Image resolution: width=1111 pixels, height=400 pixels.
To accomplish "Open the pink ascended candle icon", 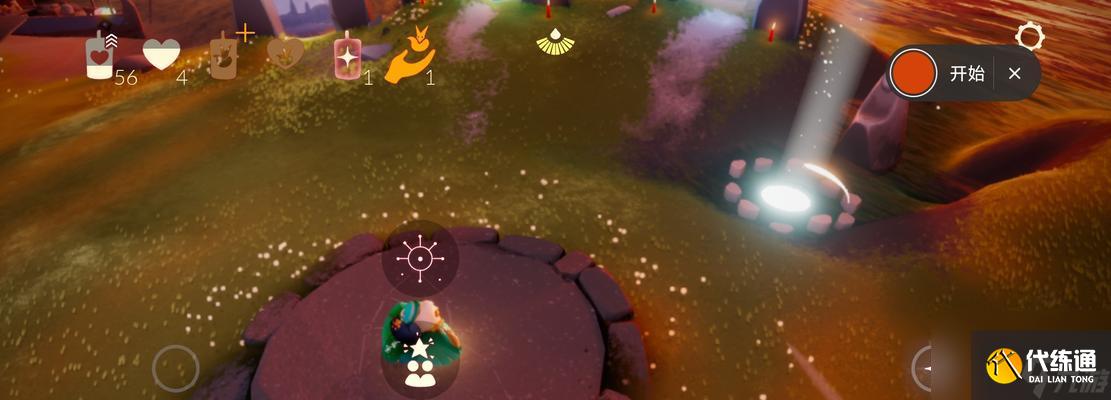I will [347, 58].
